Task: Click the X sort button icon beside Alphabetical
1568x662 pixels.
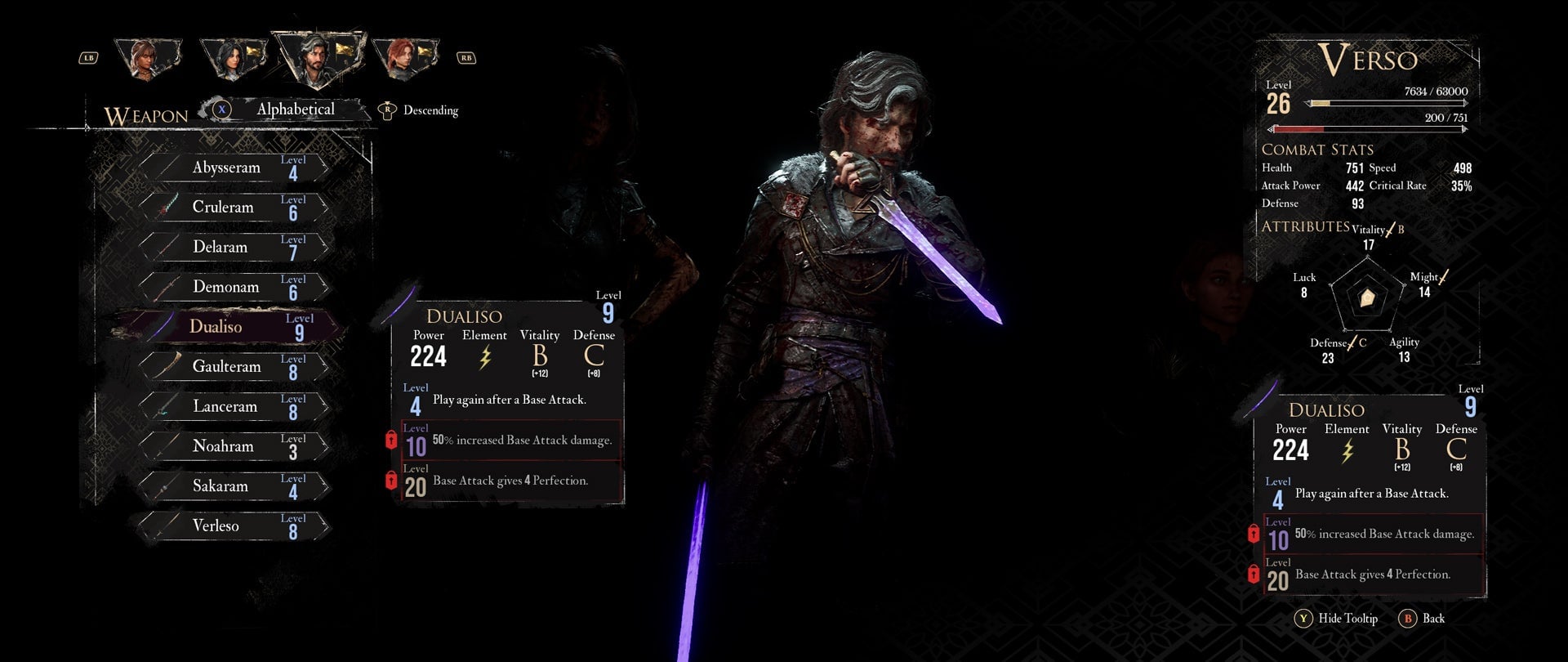Action: (x=221, y=108)
